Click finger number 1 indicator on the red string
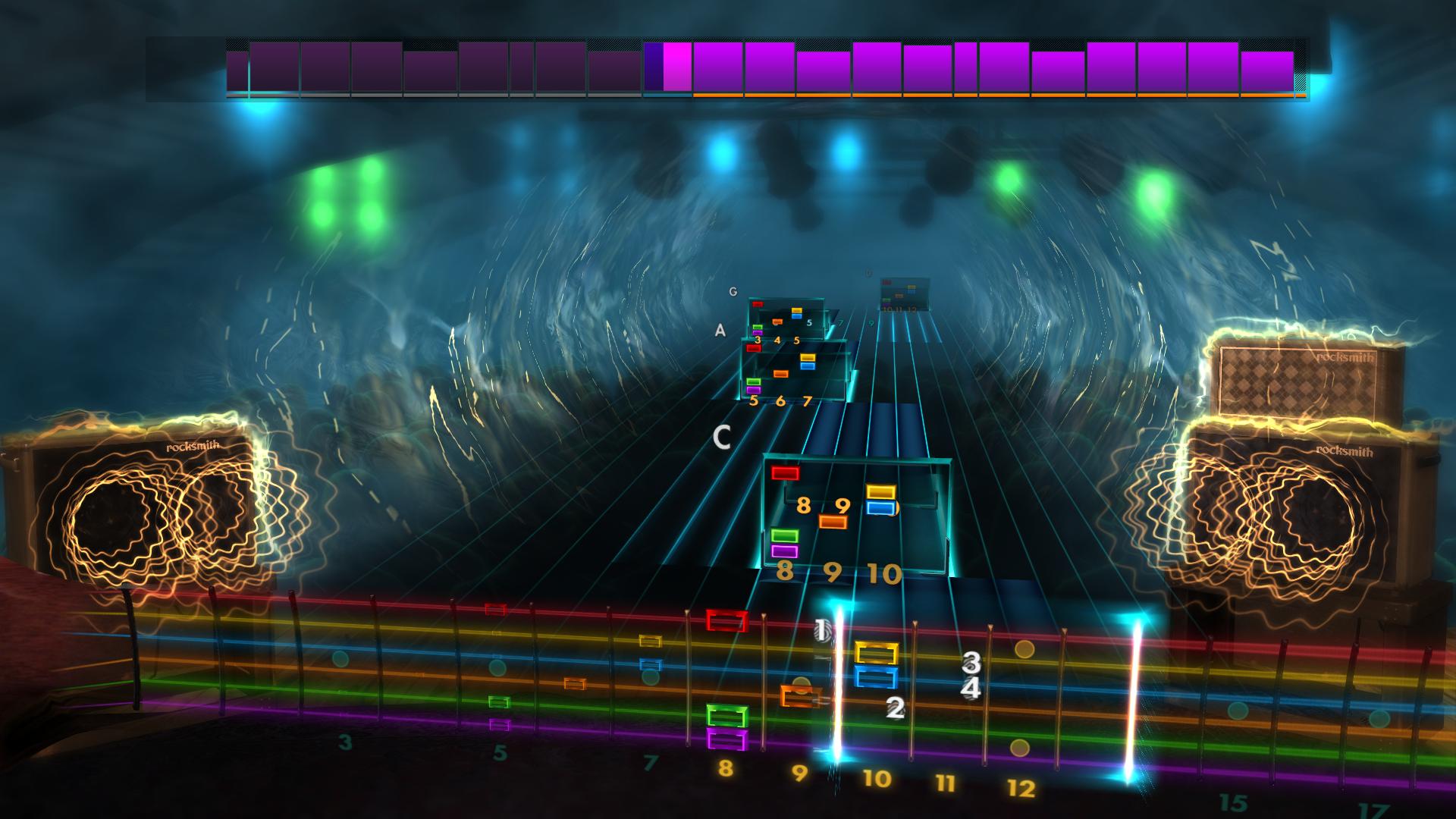1456x819 pixels. tap(821, 630)
